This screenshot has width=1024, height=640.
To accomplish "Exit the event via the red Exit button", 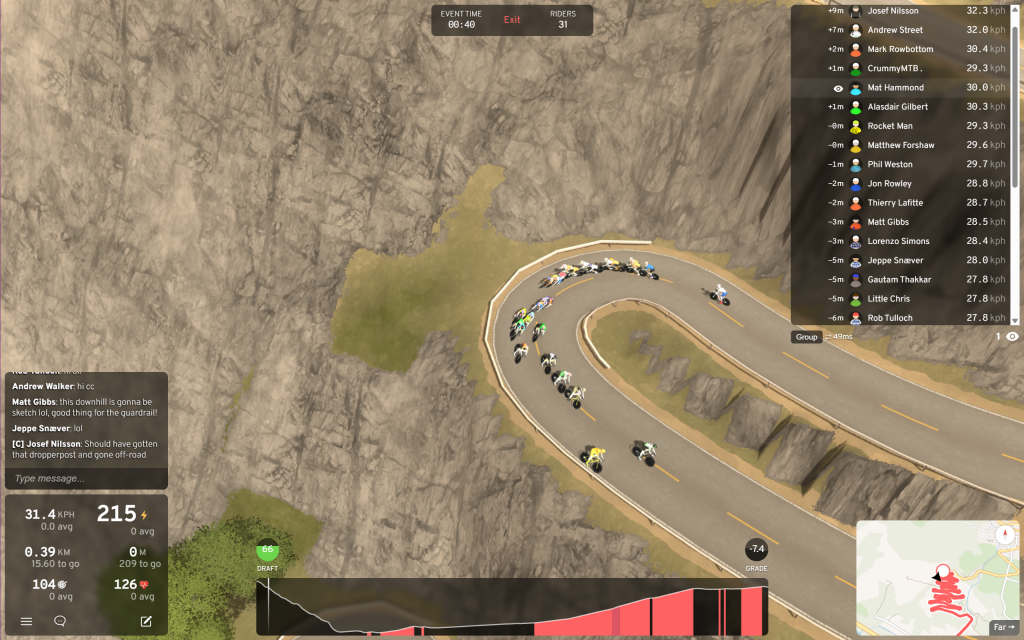I will coord(512,20).
